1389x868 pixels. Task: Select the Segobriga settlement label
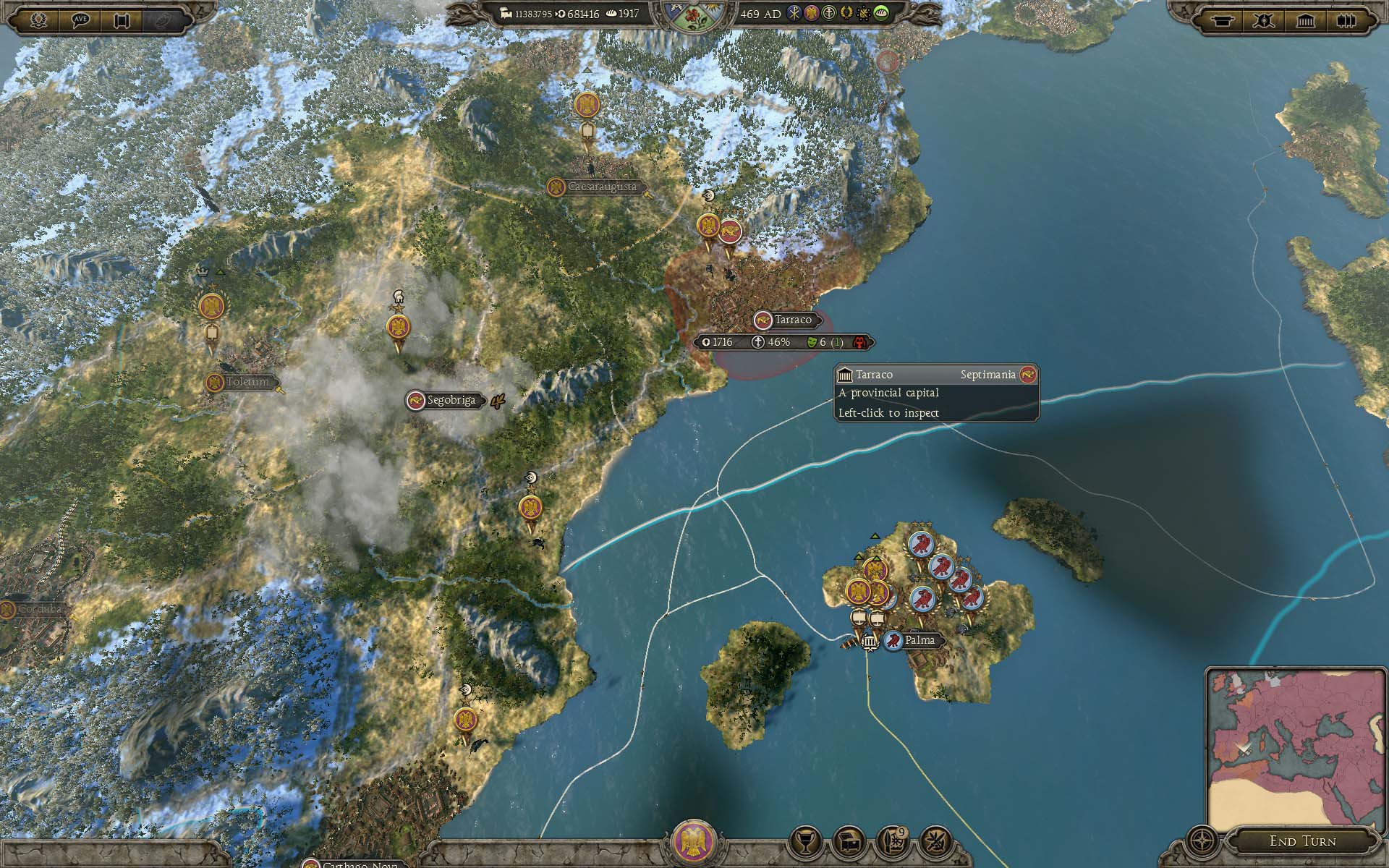(x=451, y=400)
